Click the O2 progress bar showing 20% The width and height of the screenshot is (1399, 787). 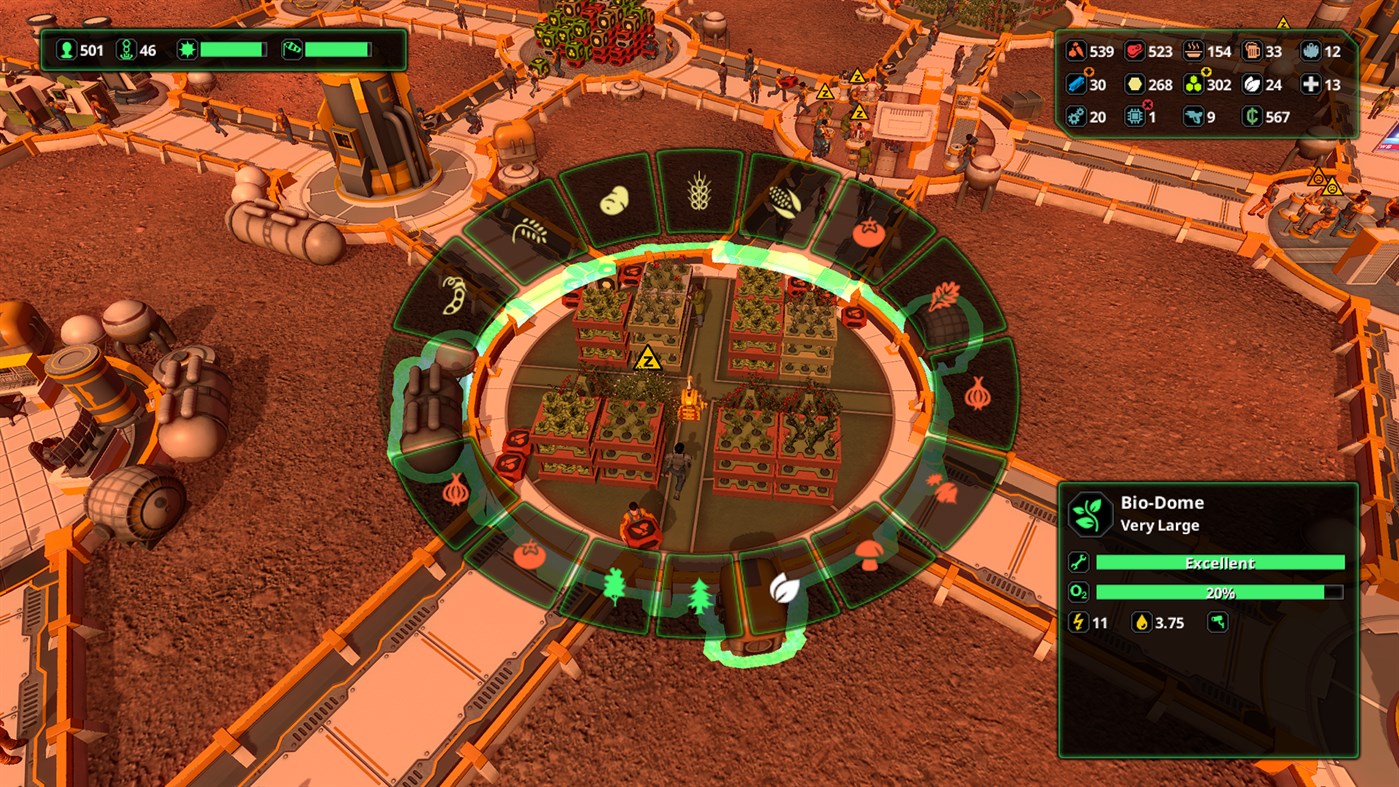1220,592
